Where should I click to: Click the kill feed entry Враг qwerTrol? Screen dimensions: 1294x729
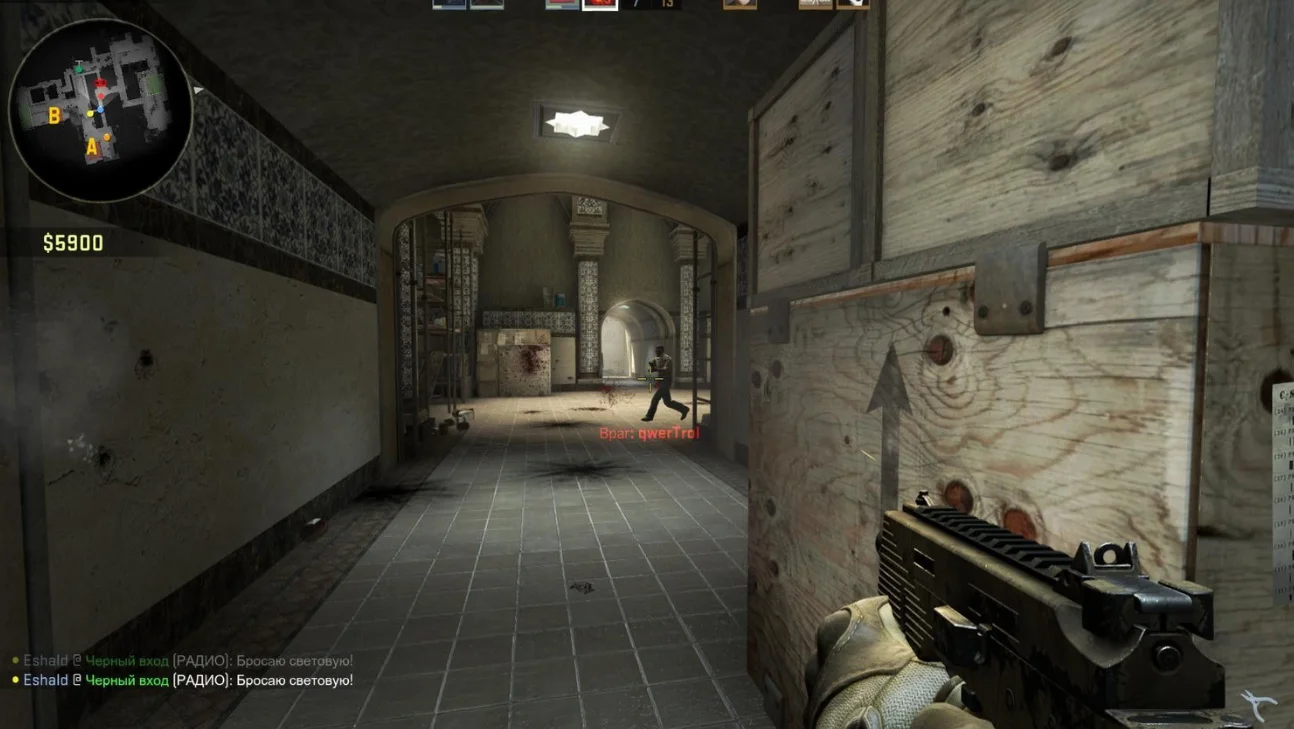(649, 433)
